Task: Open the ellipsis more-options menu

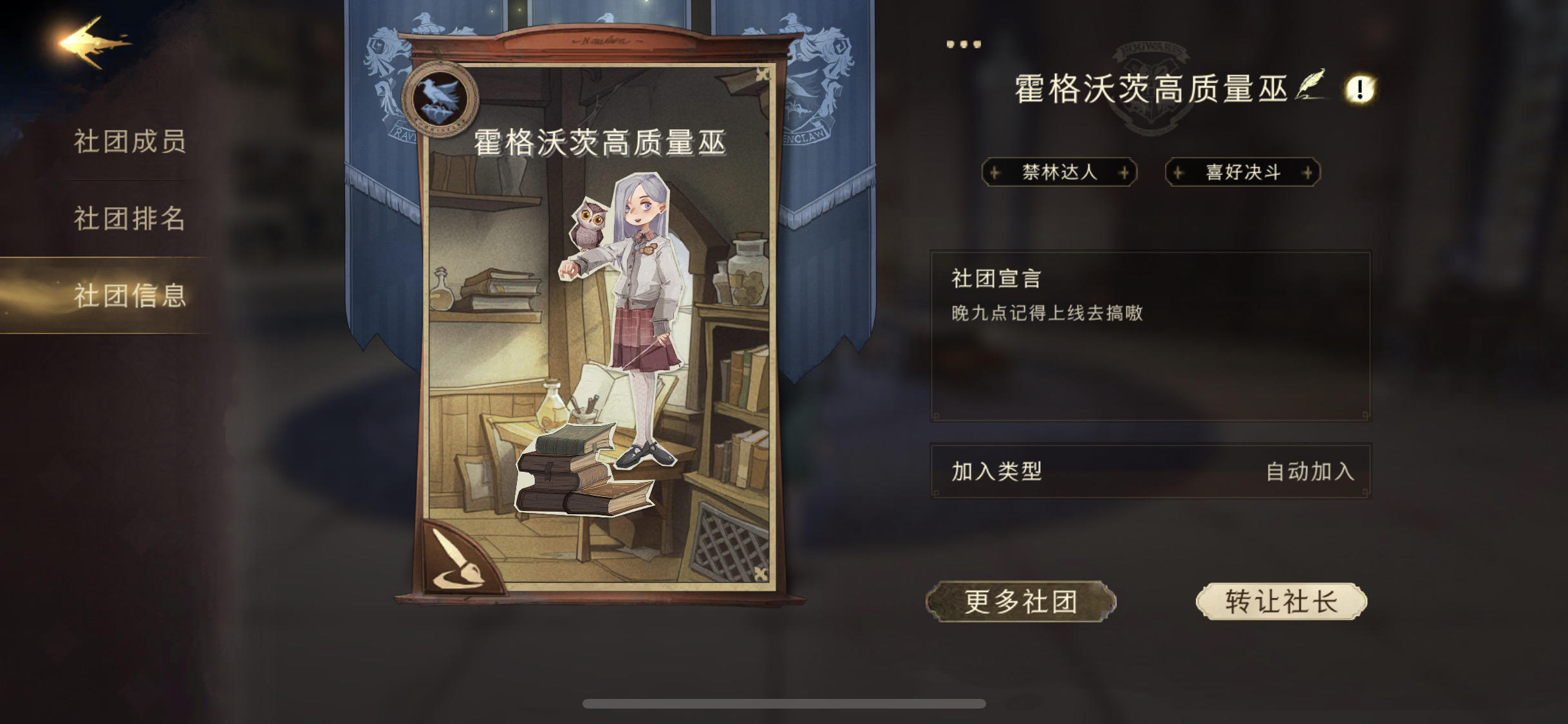Action: tap(963, 43)
